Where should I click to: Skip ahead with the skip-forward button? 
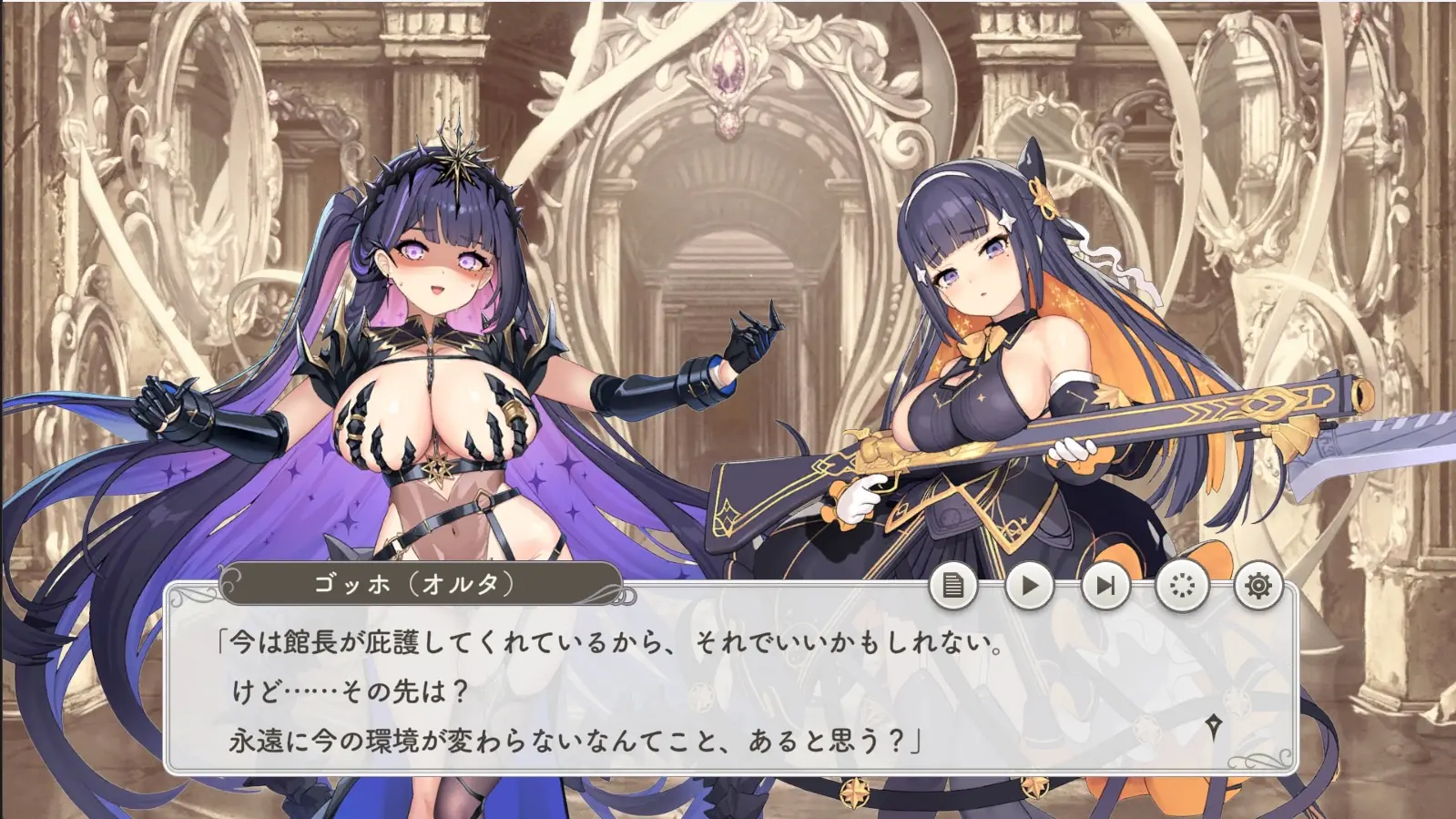(x=1105, y=586)
